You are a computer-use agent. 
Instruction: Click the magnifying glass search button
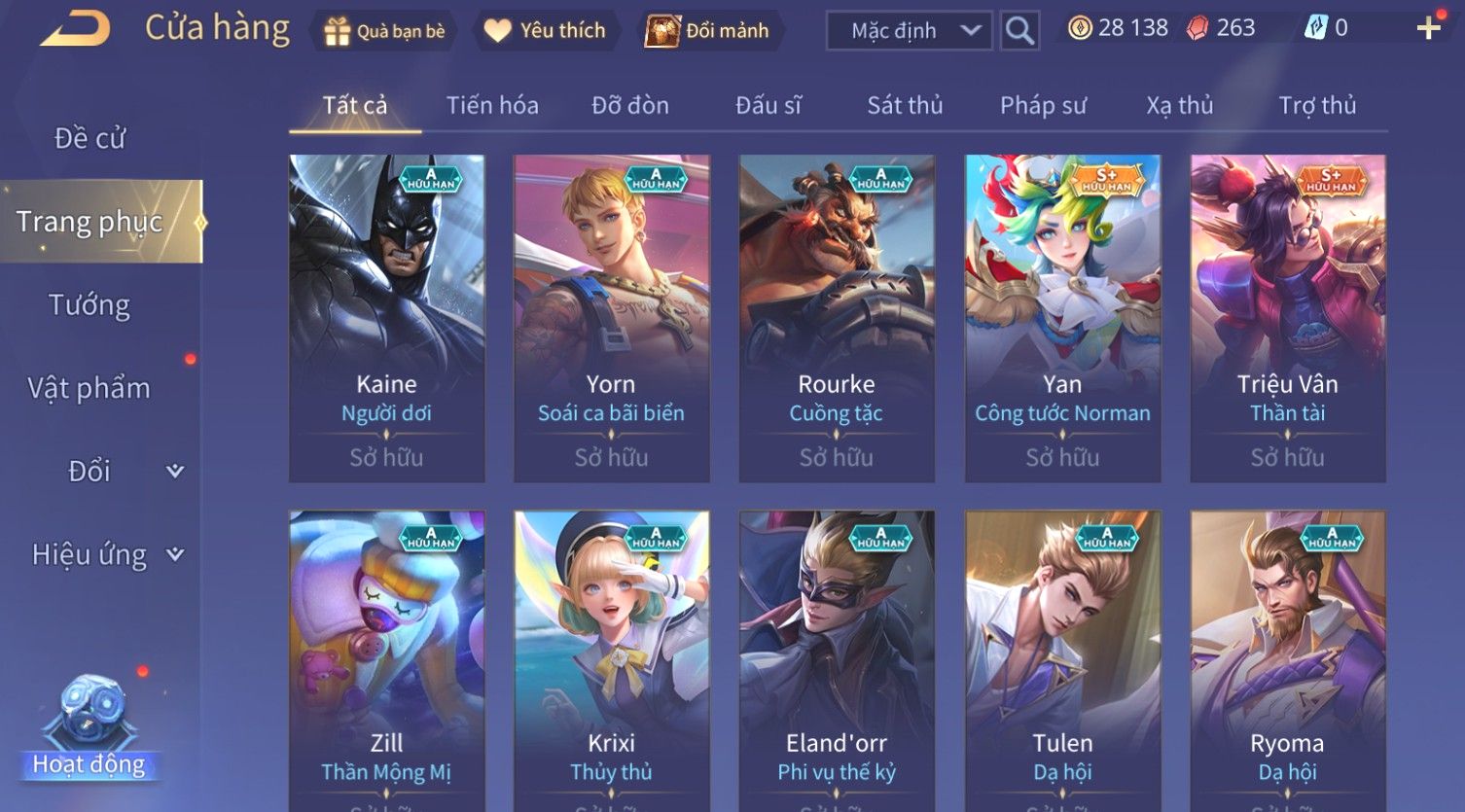(x=1019, y=31)
